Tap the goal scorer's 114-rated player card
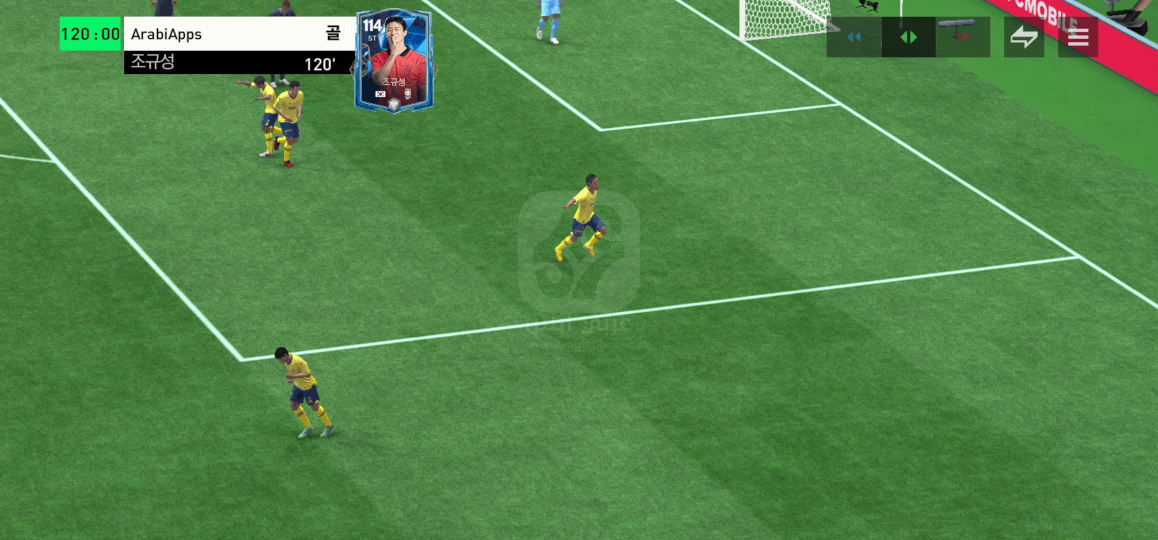The image size is (1158, 540). (x=393, y=61)
